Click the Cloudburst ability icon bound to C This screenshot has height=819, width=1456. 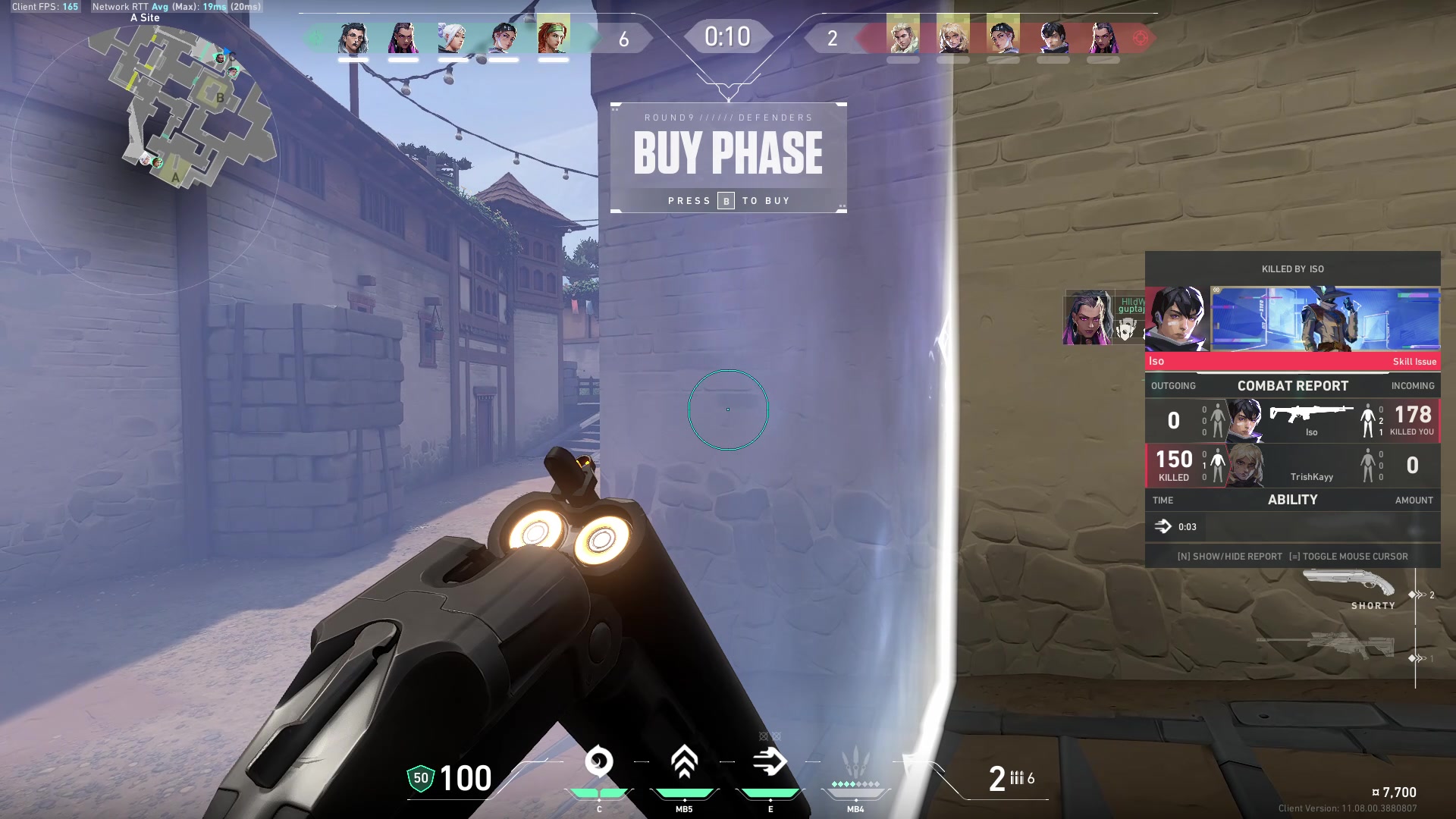pyautogui.click(x=599, y=762)
